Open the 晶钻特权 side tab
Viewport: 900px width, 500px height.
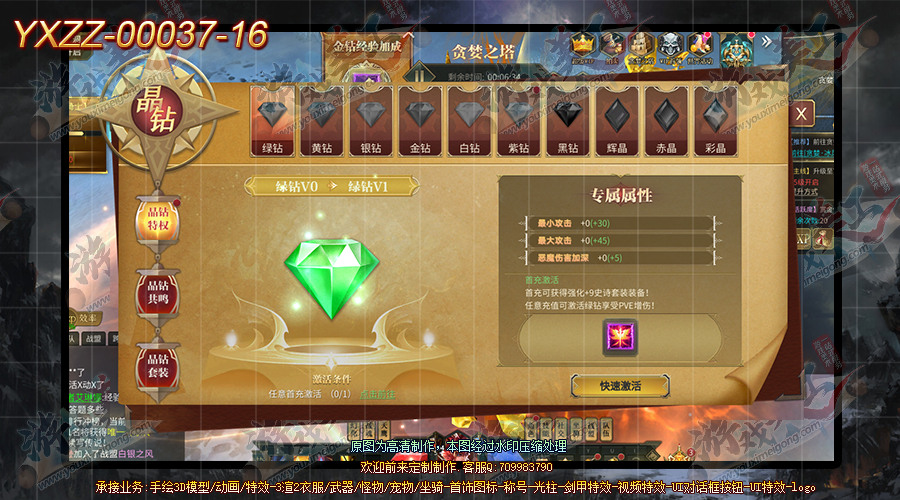[158, 218]
